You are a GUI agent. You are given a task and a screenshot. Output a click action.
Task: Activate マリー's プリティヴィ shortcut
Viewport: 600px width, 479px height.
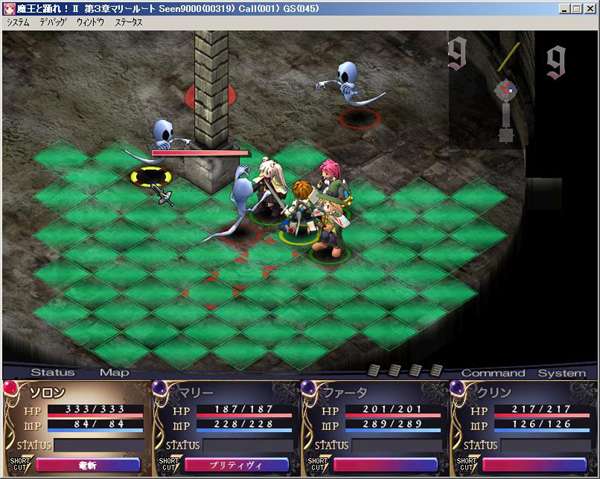click(236, 464)
